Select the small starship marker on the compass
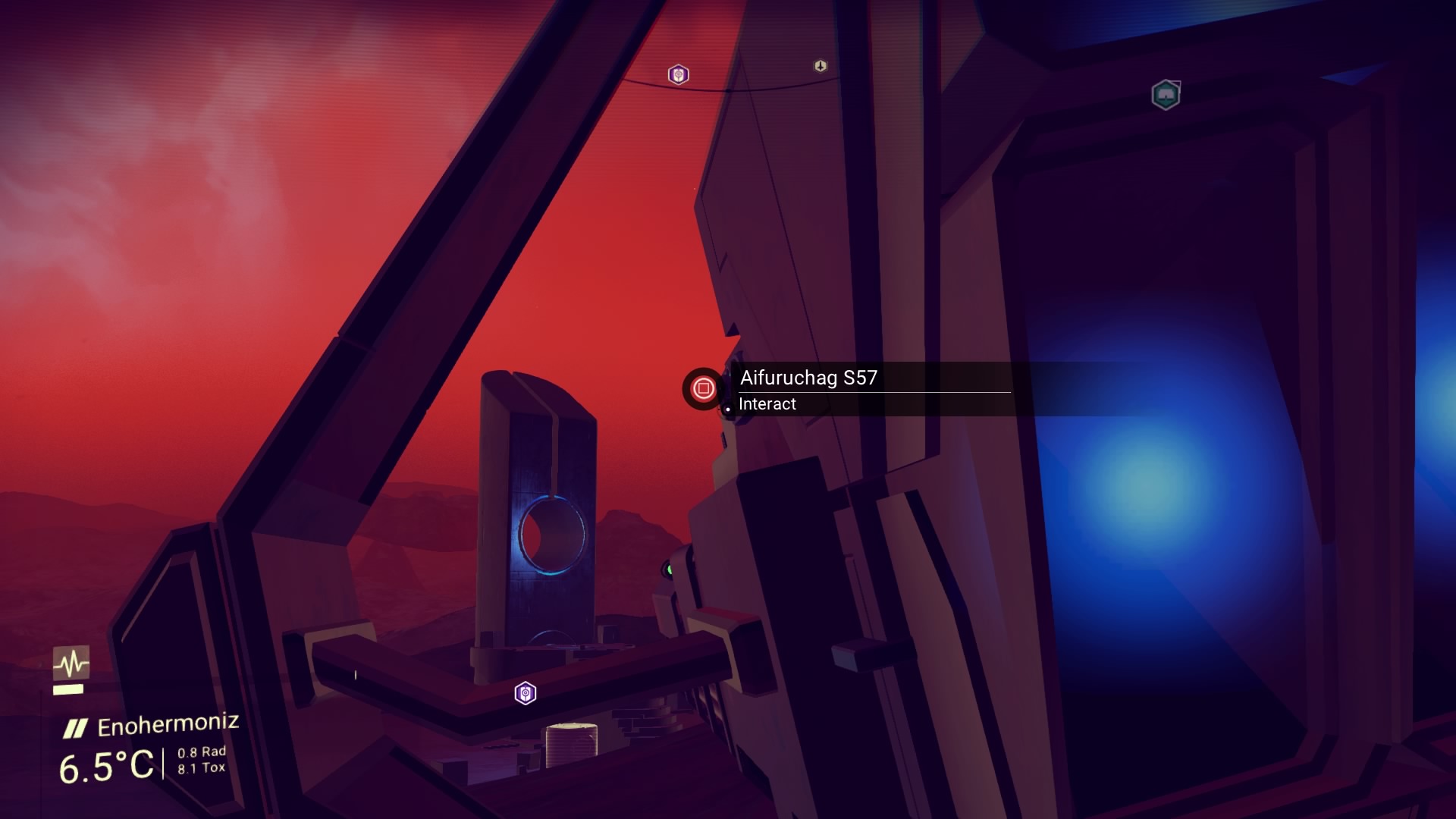1456x819 pixels. coord(820,66)
